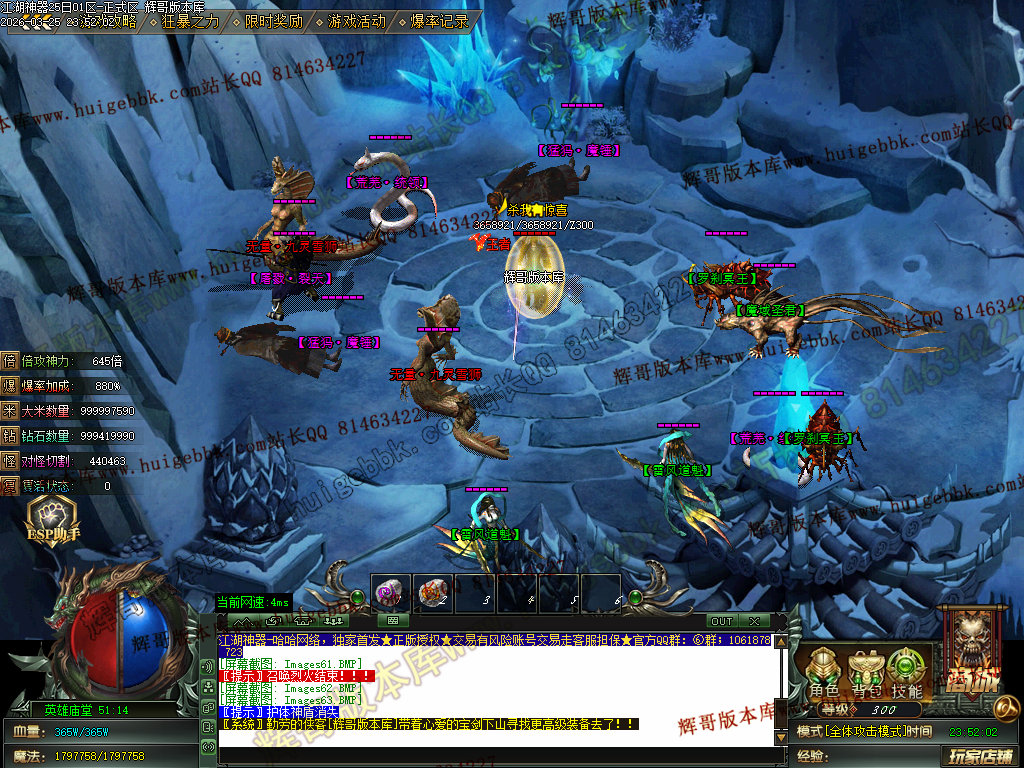This screenshot has width=1024, height=768.
Task: Use the item in hotbar slot 1
Action: click(x=392, y=594)
